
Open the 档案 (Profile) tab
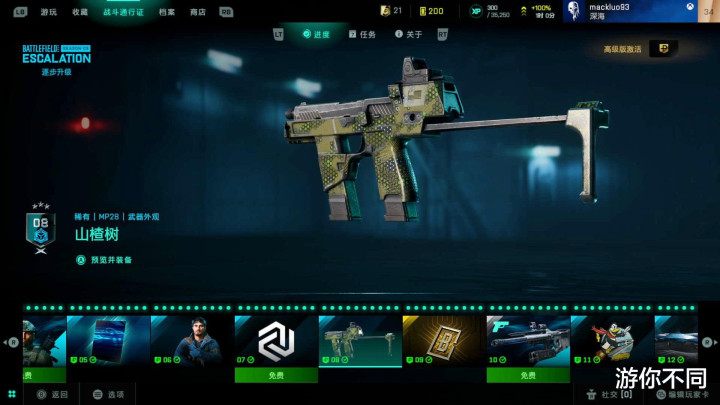167,12
